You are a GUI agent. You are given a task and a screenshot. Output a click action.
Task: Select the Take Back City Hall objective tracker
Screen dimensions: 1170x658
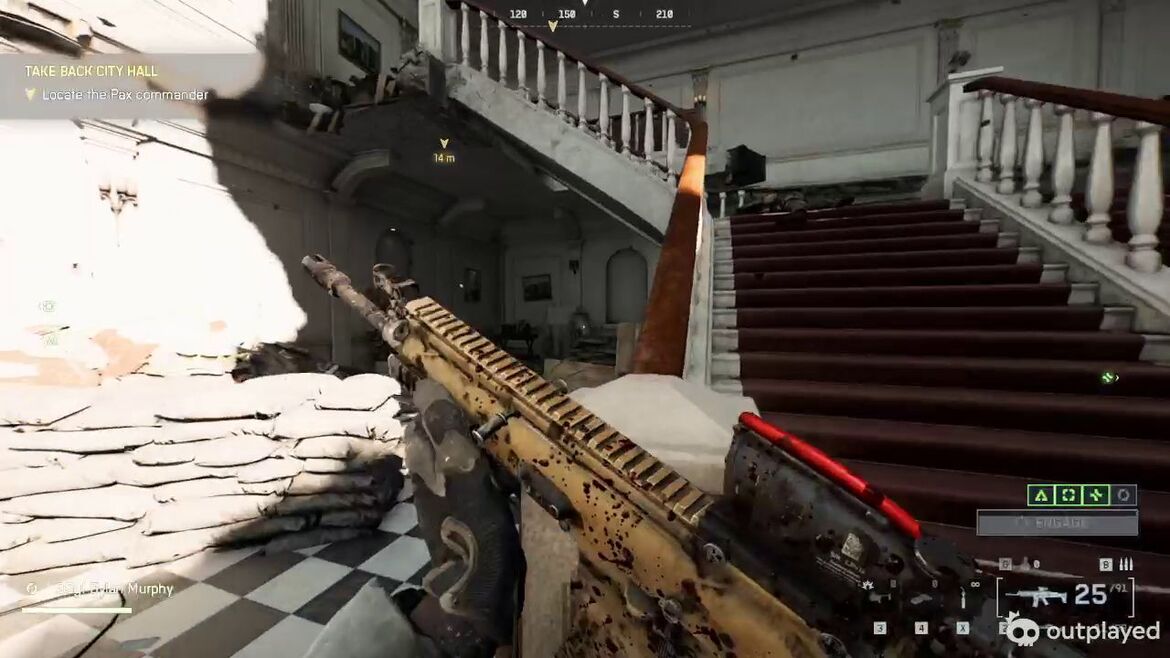pyautogui.click(x=92, y=72)
